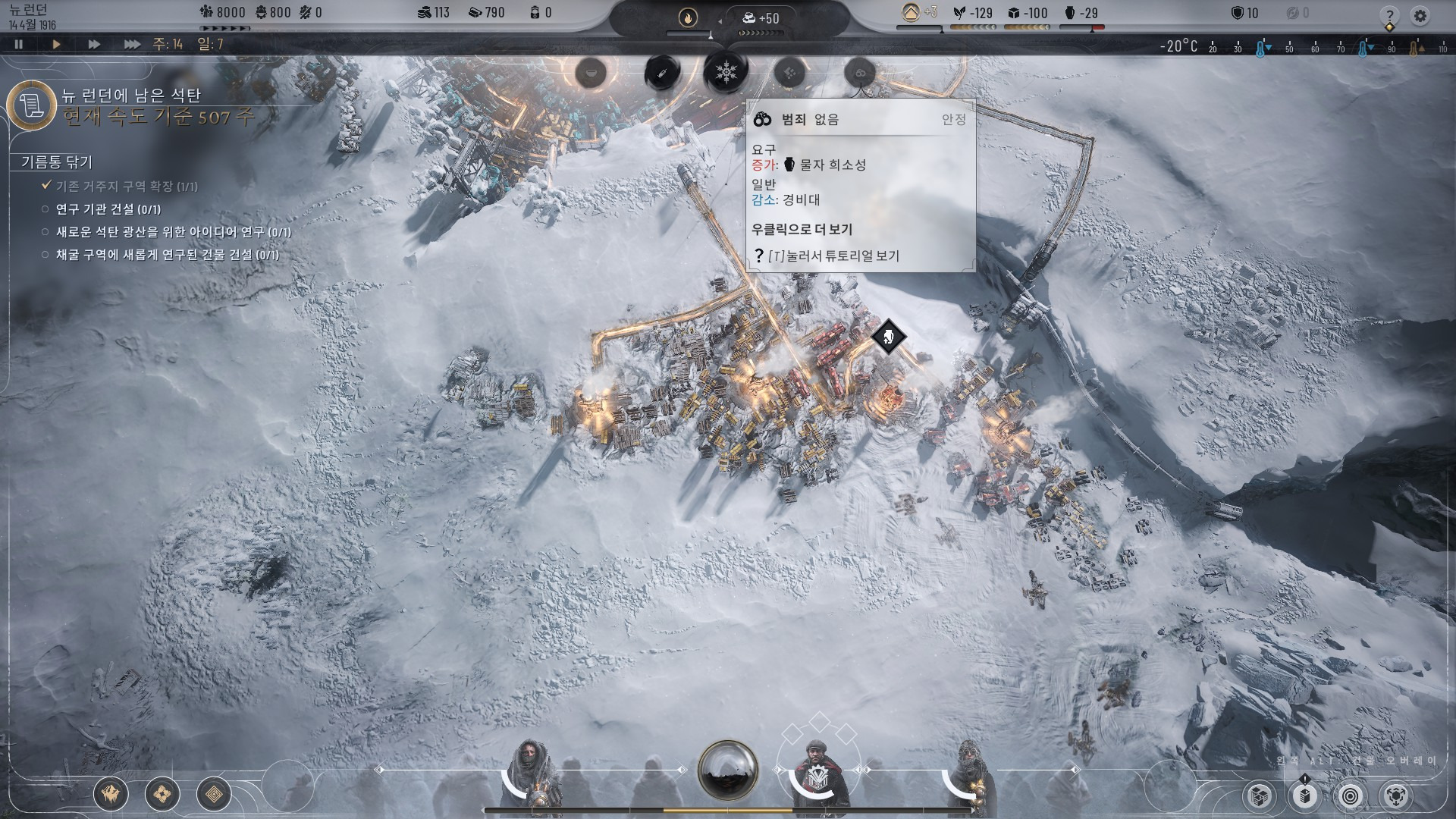Select the crime handcuffs problem icon
The height and width of the screenshot is (819, 1456).
(860, 73)
